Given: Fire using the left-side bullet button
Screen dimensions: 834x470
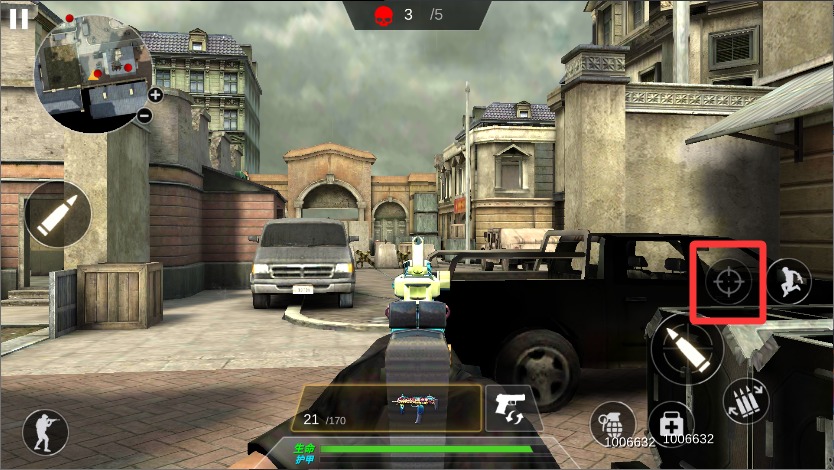Looking at the screenshot, I should 57,215.
